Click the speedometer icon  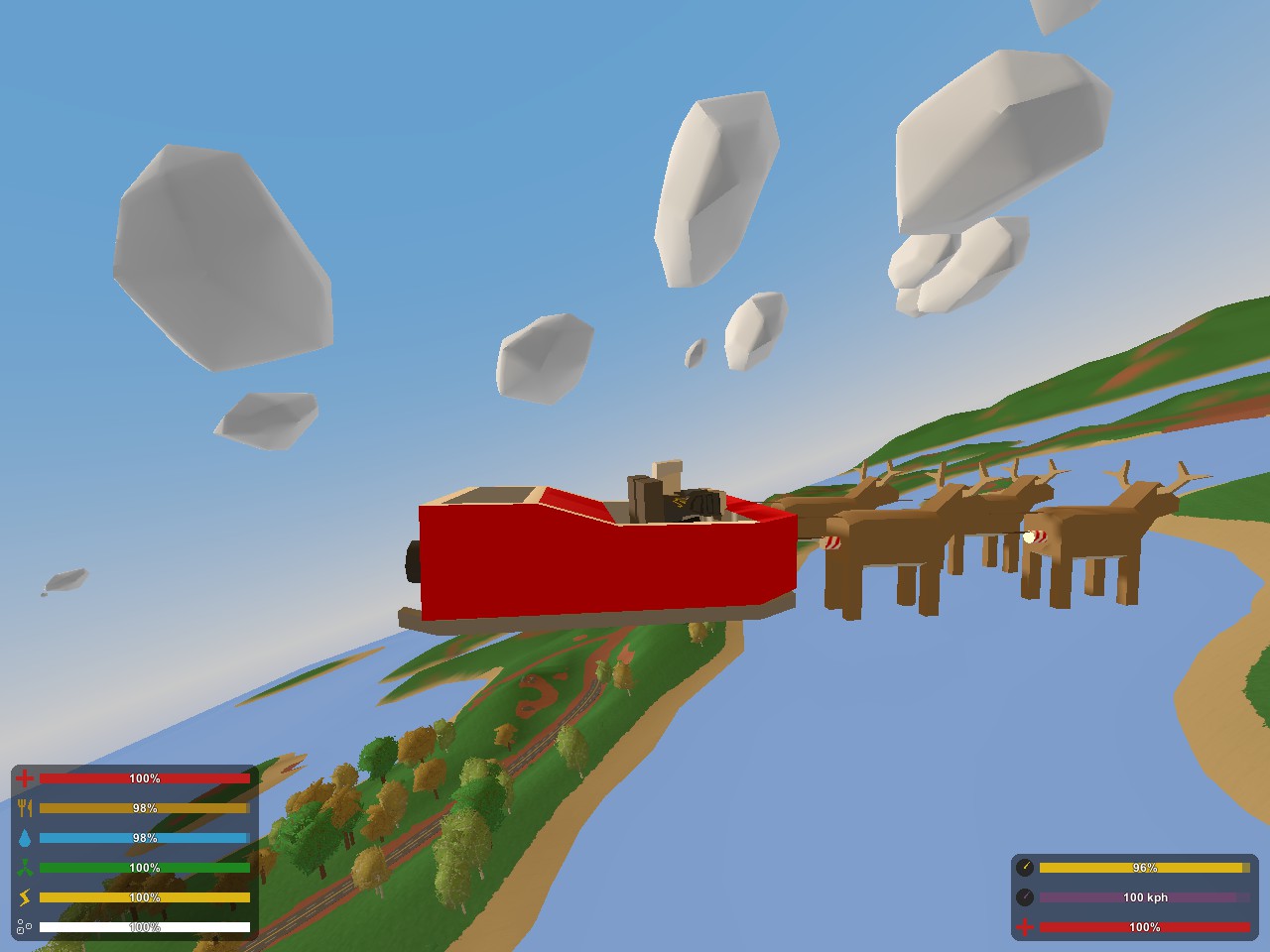point(1027,897)
